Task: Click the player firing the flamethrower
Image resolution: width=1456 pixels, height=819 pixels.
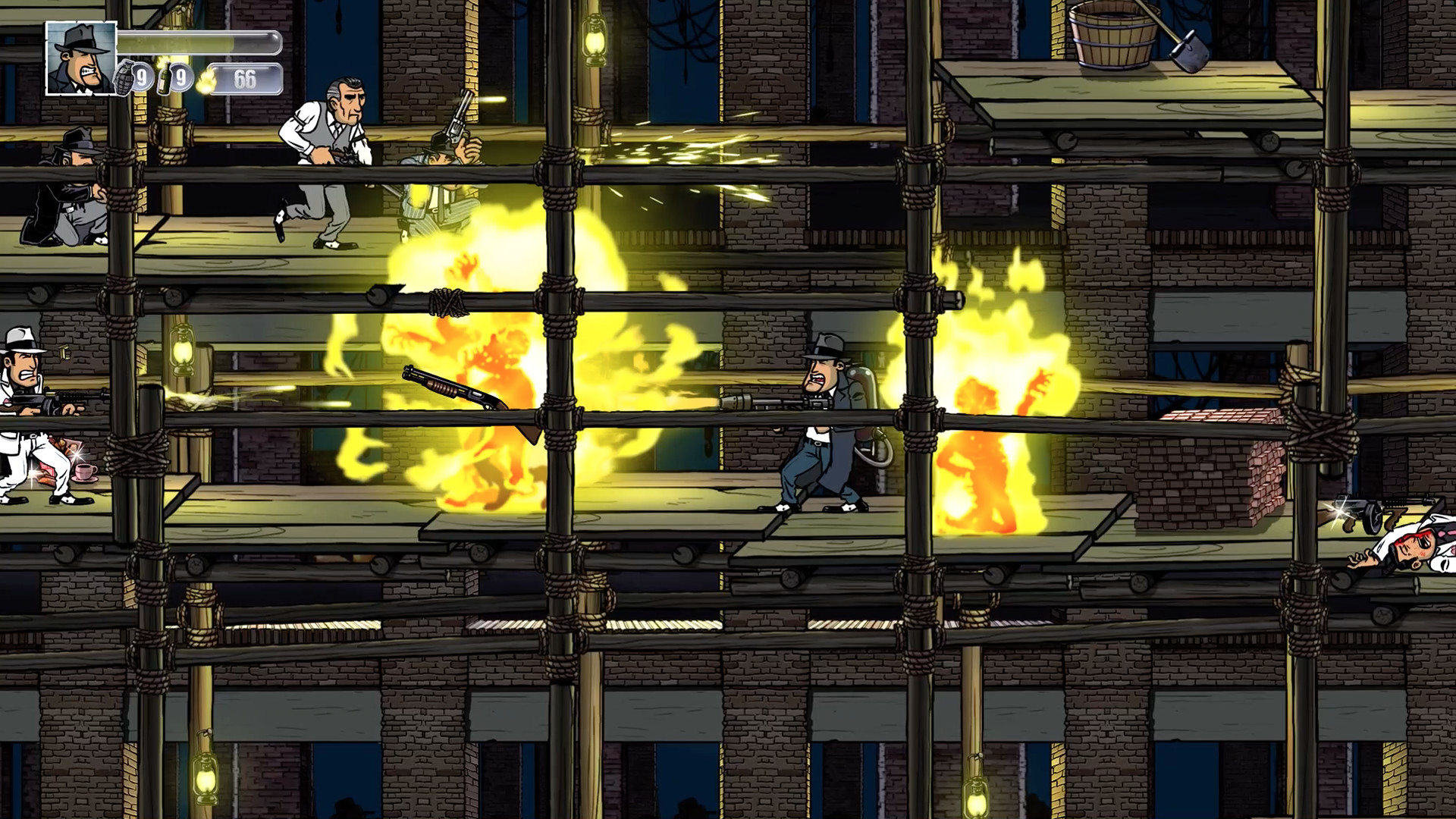Action: [x=827, y=417]
